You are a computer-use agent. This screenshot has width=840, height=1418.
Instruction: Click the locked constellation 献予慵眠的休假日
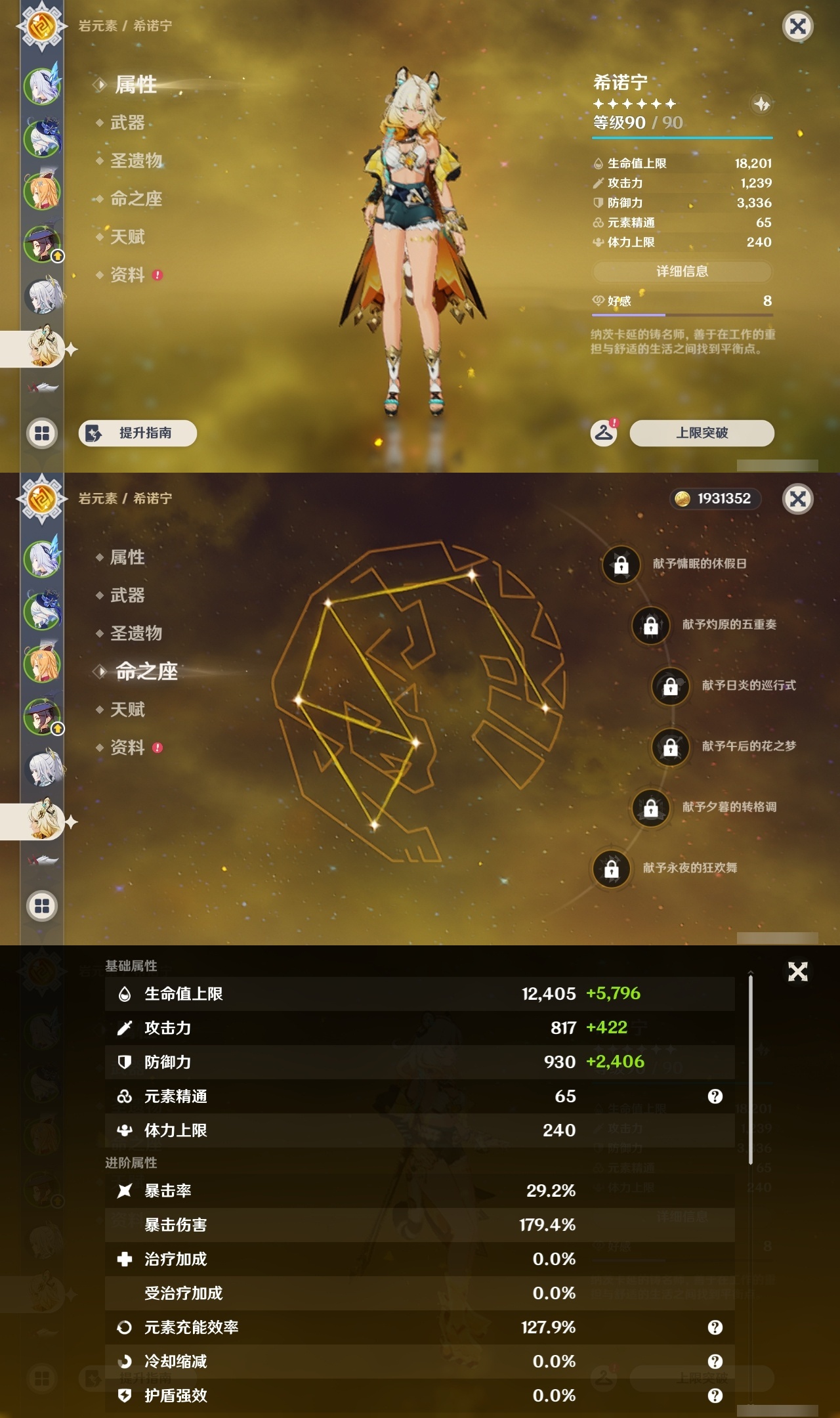coord(623,565)
